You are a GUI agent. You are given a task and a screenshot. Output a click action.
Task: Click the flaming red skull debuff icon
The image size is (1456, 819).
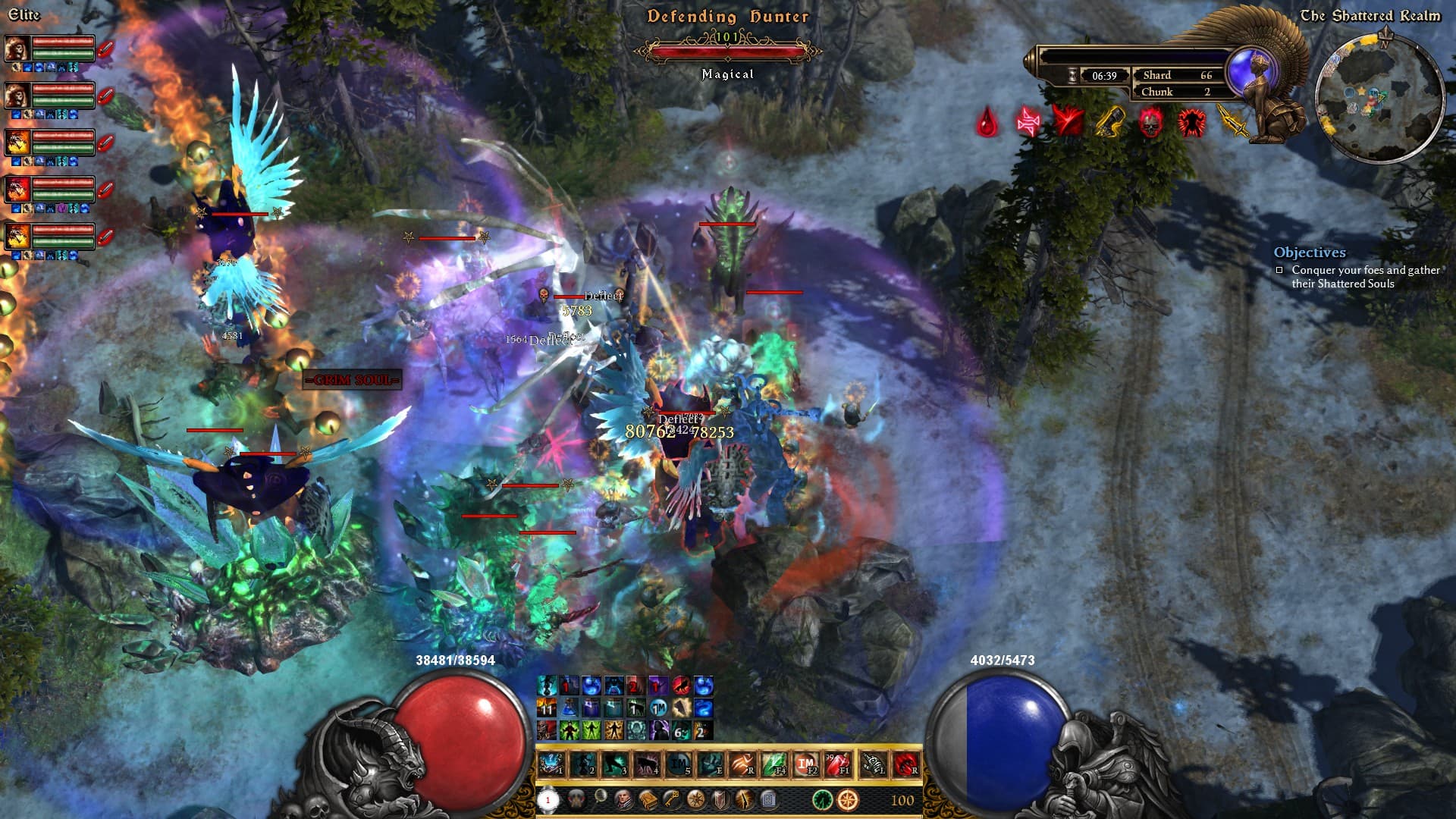(x=1150, y=122)
